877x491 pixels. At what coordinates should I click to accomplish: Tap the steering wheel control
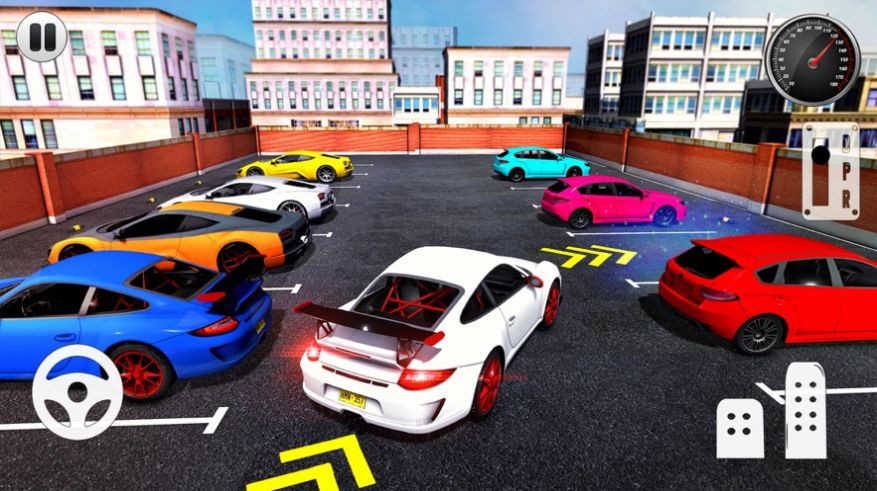77,393
